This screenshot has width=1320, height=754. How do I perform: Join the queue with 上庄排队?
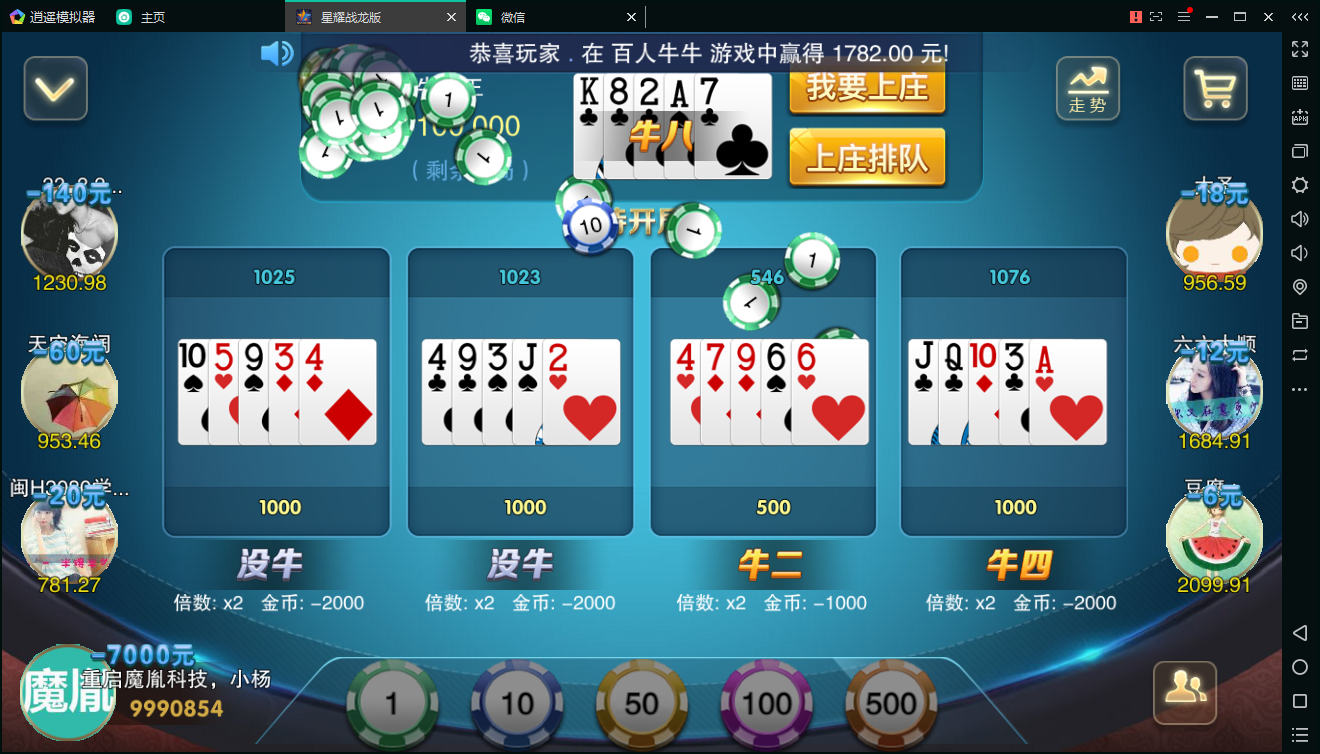(866, 157)
